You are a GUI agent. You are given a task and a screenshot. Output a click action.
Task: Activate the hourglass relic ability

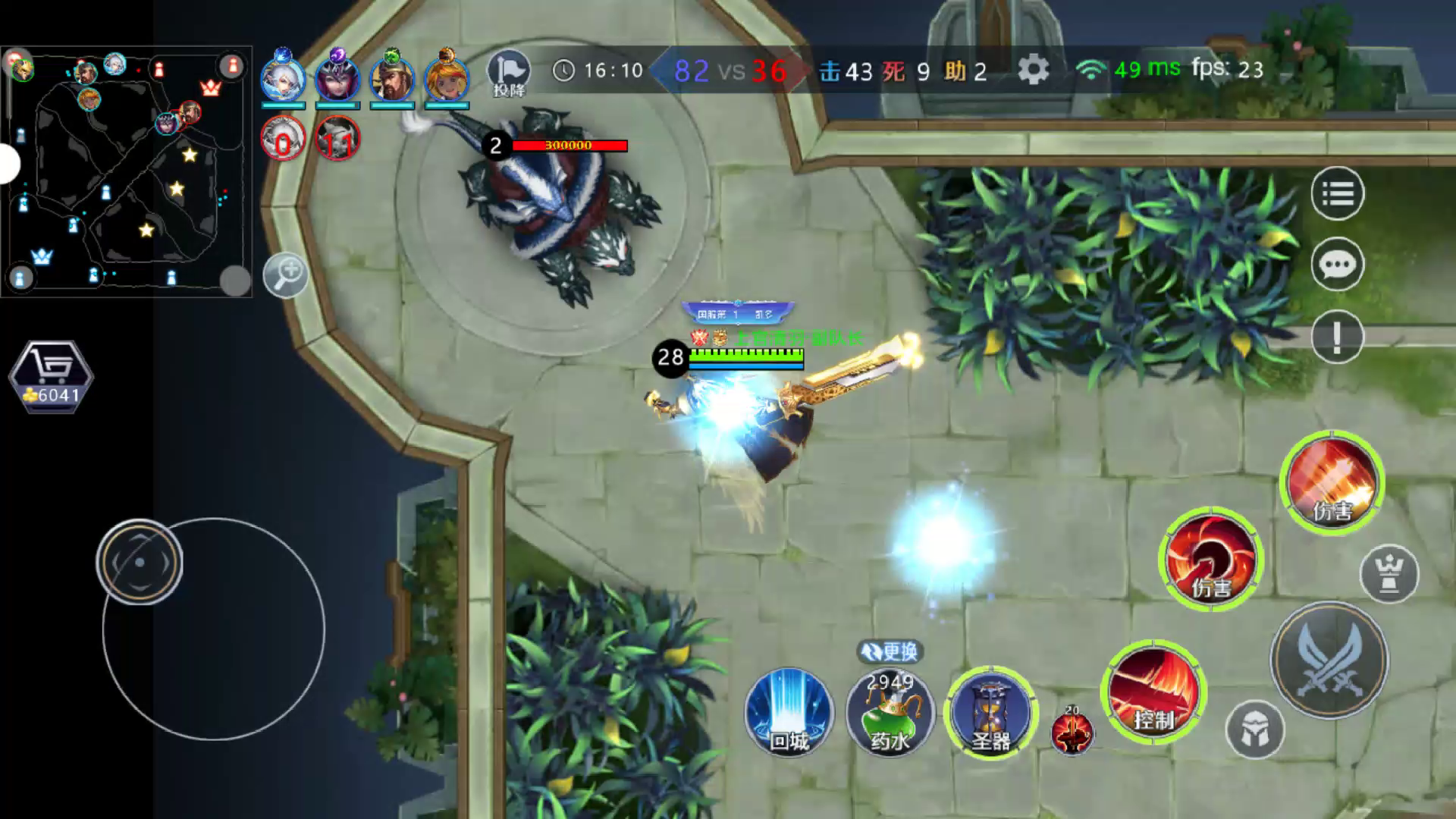pos(990,712)
